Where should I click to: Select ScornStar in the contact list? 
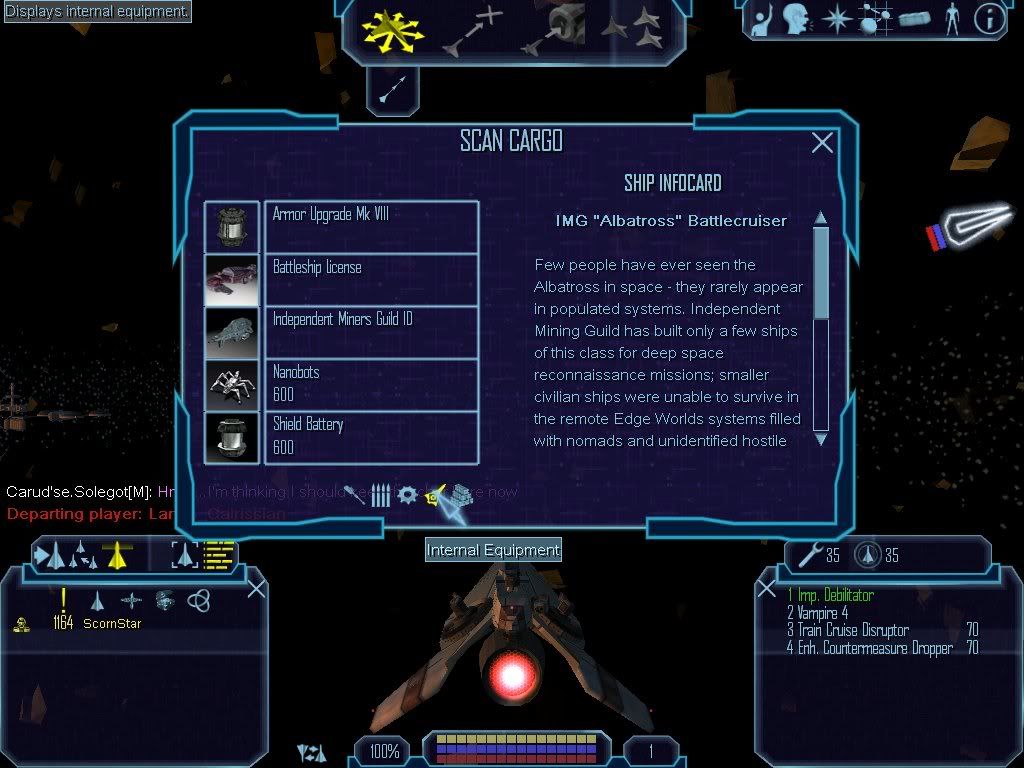[112, 624]
